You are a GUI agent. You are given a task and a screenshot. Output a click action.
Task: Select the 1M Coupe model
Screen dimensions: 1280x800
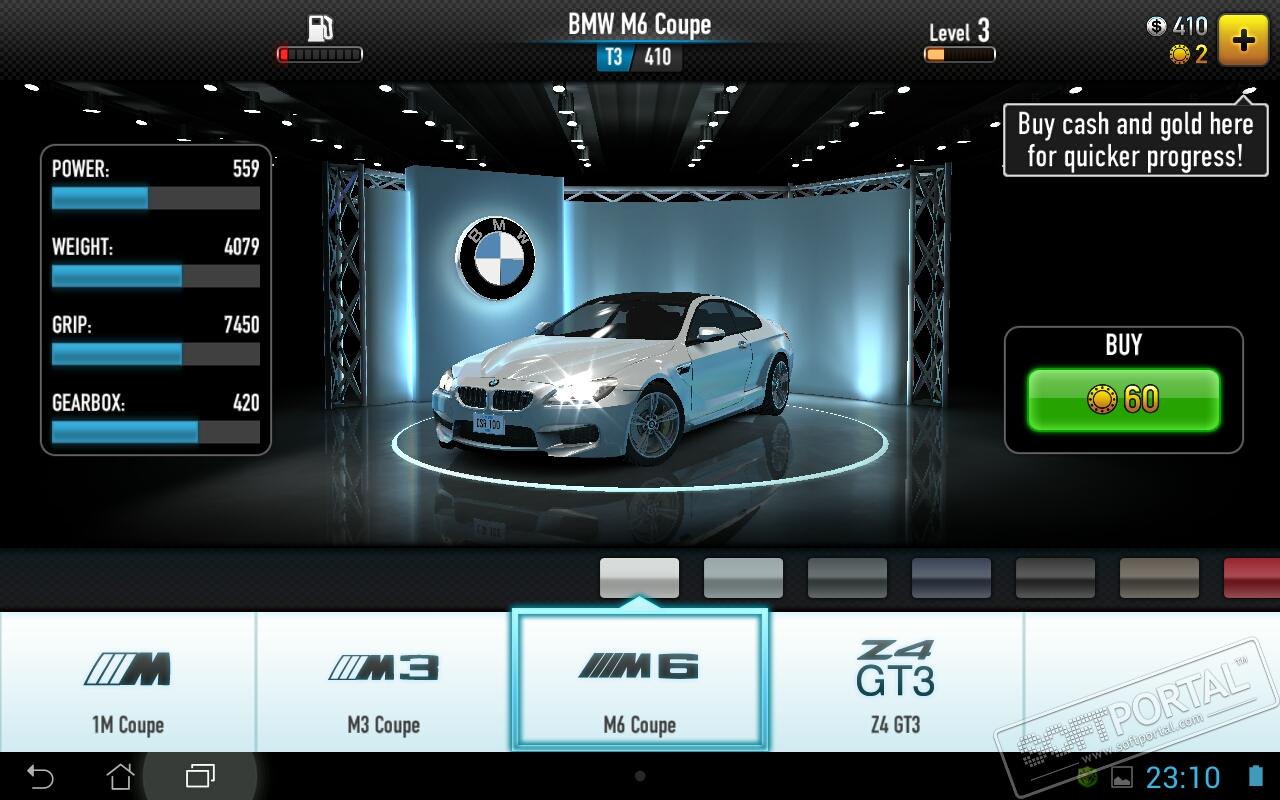(128, 682)
